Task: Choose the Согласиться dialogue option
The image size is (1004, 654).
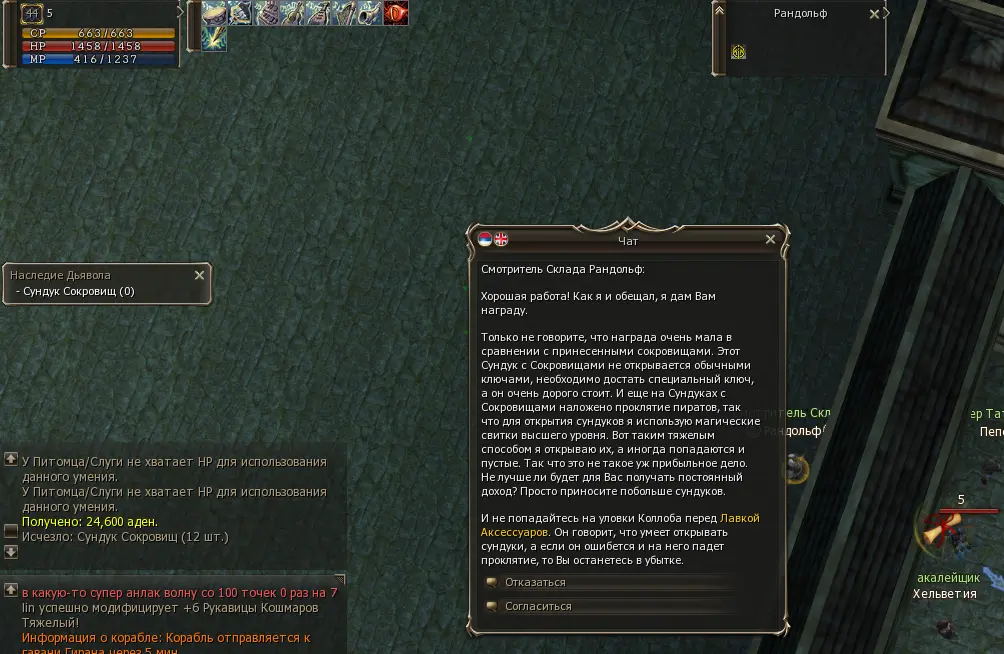Action: pos(538,606)
